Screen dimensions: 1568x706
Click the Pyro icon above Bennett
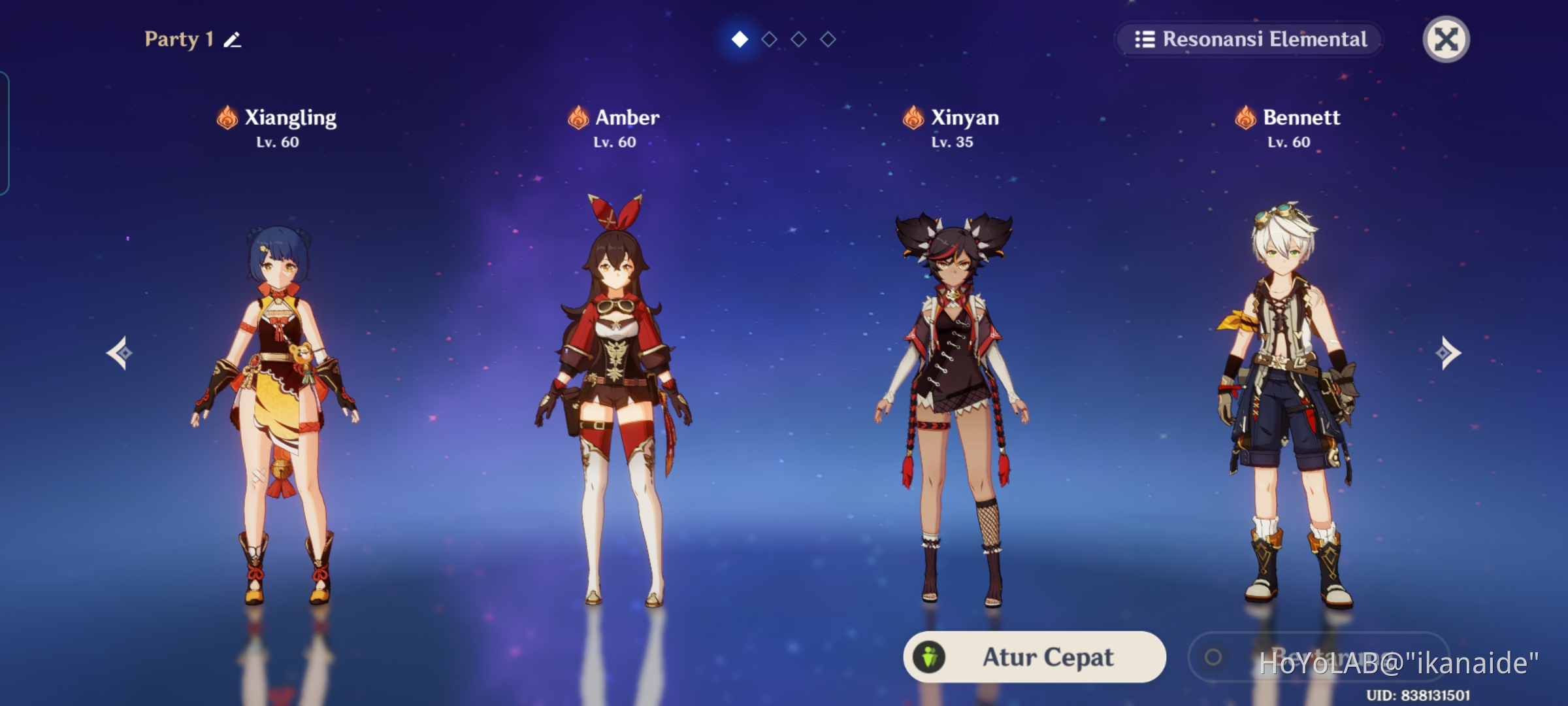pos(1245,118)
